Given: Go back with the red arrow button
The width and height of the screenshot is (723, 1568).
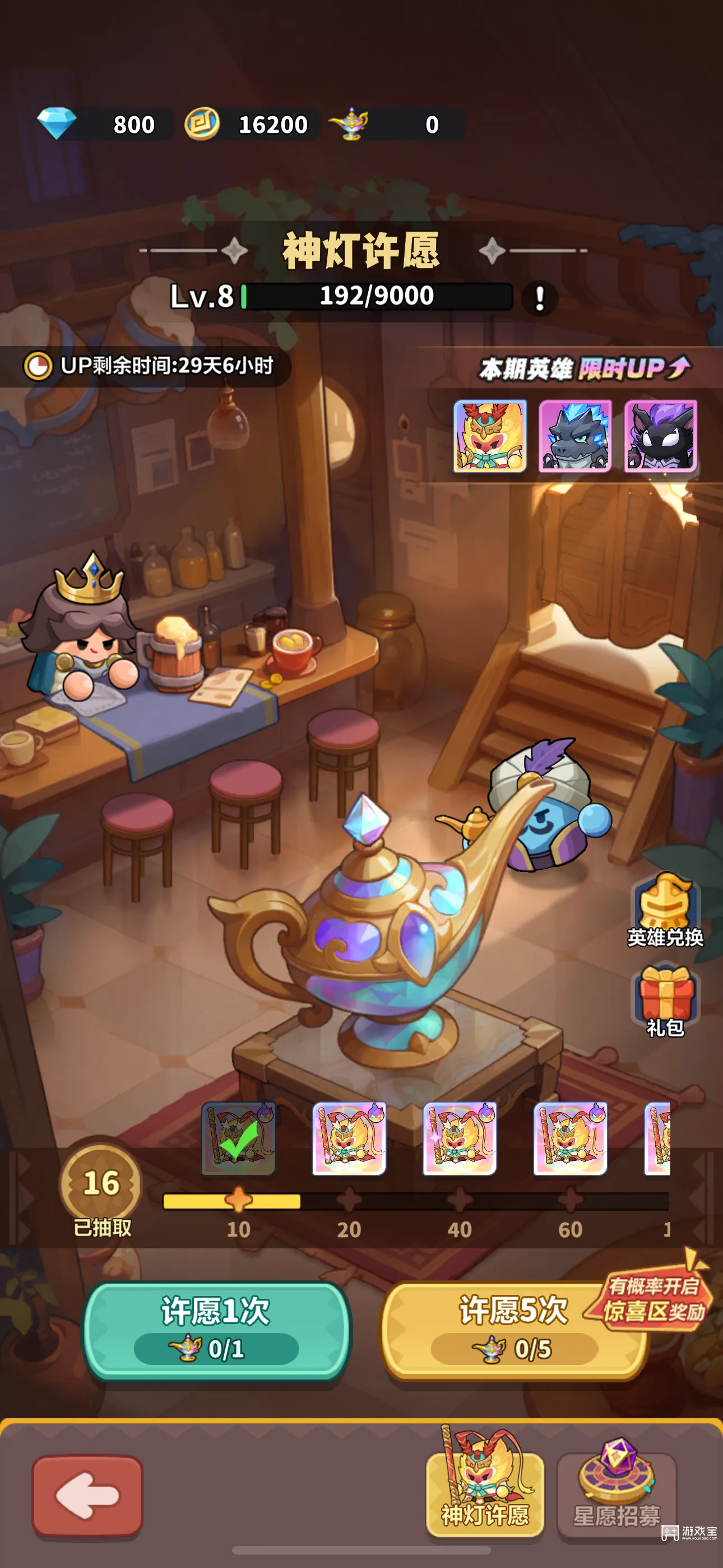Looking at the screenshot, I should [87, 1495].
